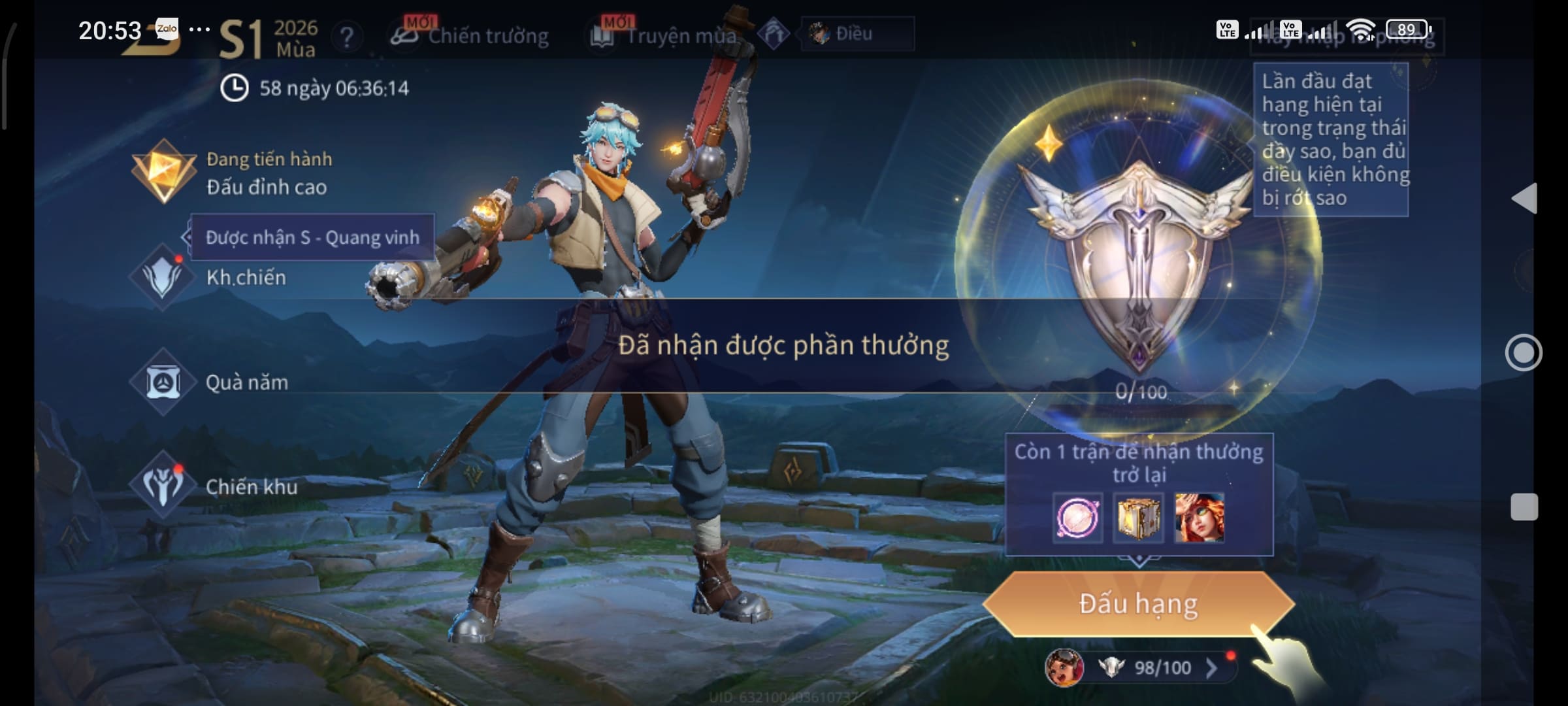Tap the Android home circle button
This screenshot has height=706, width=1568.
(x=1524, y=353)
